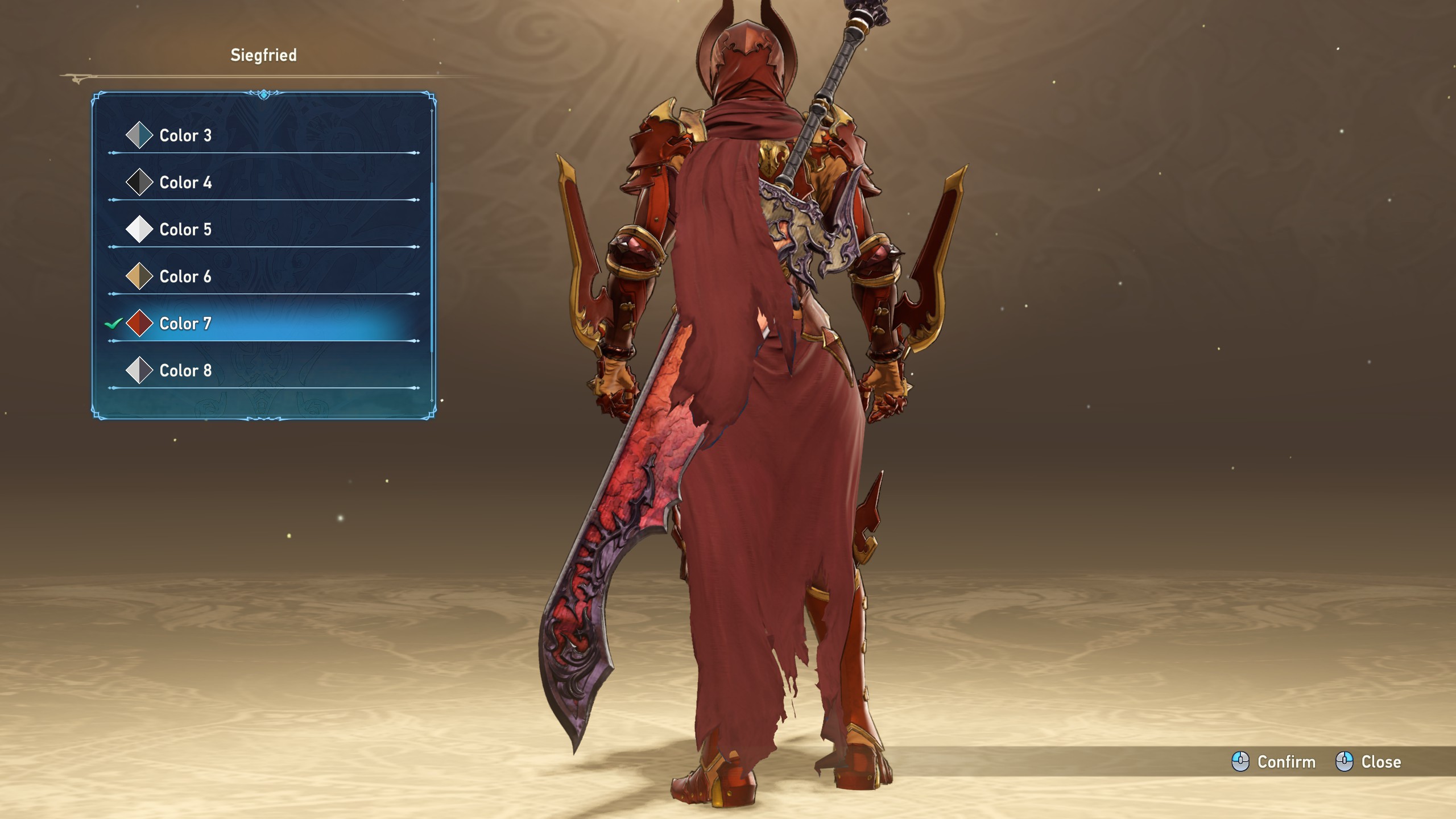Image resolution: width=1456 pixels, height=819 pixels.
Task: Close the color menu
Action: [1368, 762]
